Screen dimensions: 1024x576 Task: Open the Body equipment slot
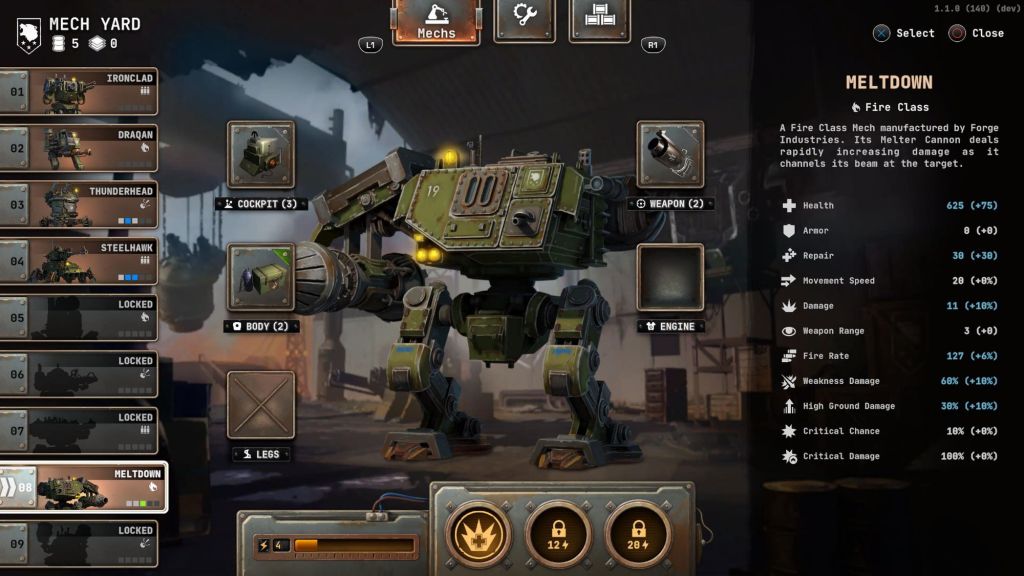click(x=261, y=277)
